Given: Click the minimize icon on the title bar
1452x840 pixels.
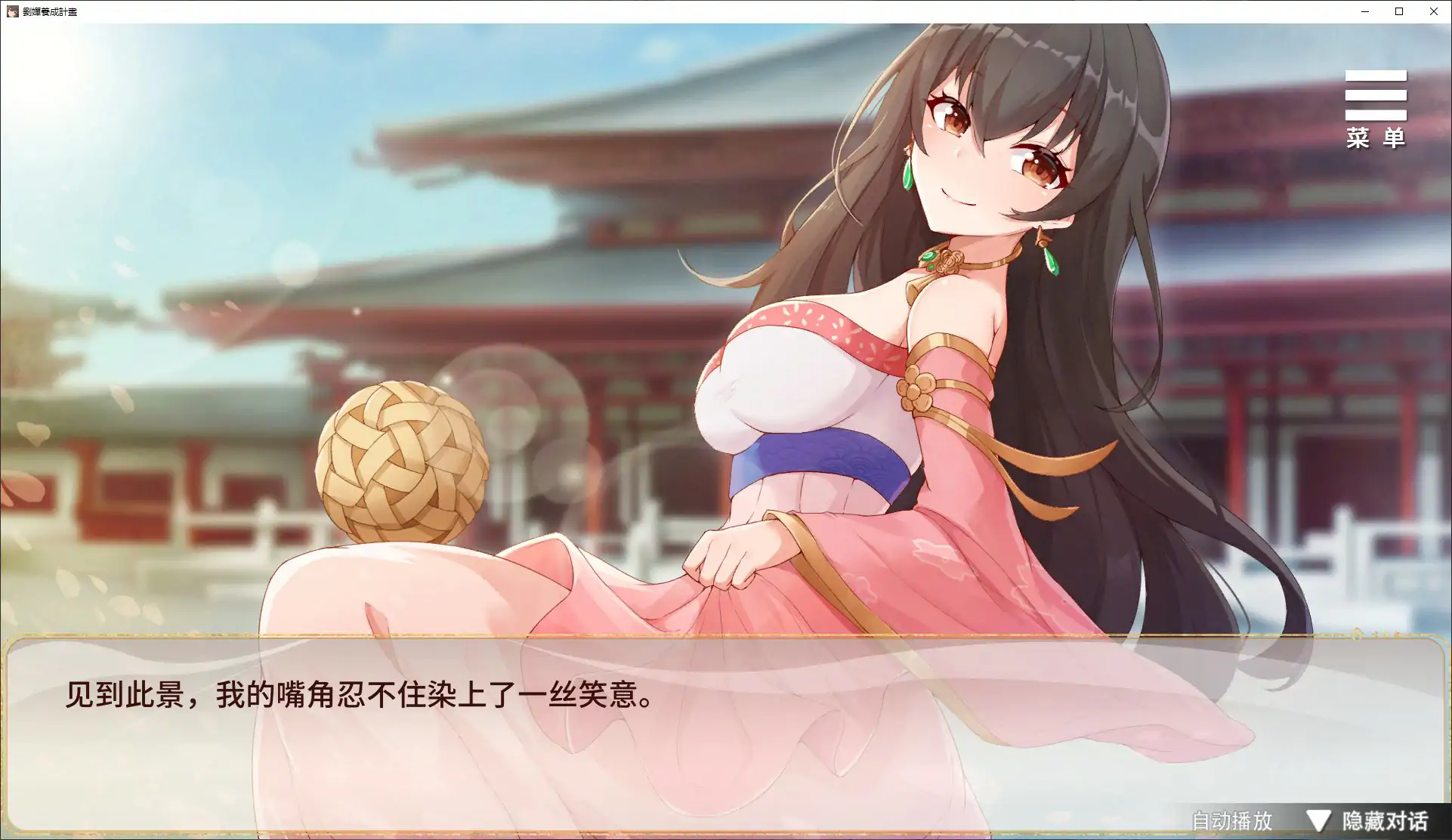Looking at the screenshot, I should pos(1364,11).
